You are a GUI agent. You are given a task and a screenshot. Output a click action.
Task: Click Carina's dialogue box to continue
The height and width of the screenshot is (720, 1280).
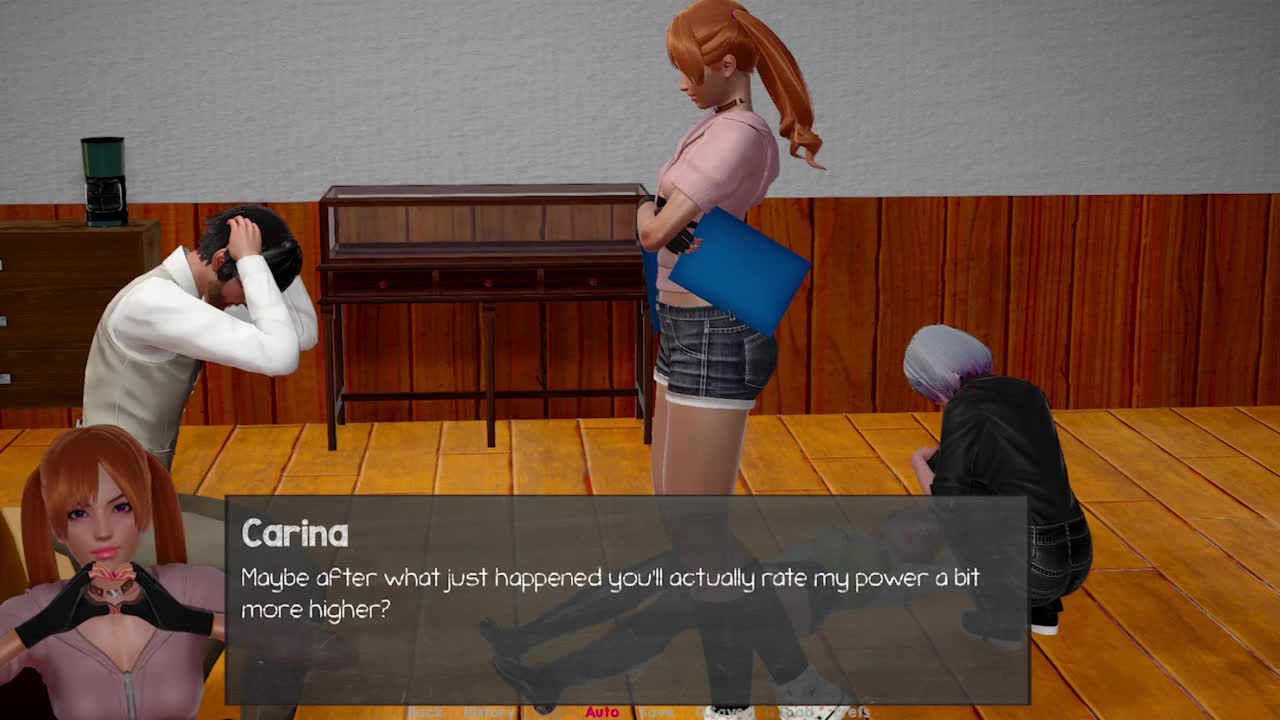[x=627, y=600]
